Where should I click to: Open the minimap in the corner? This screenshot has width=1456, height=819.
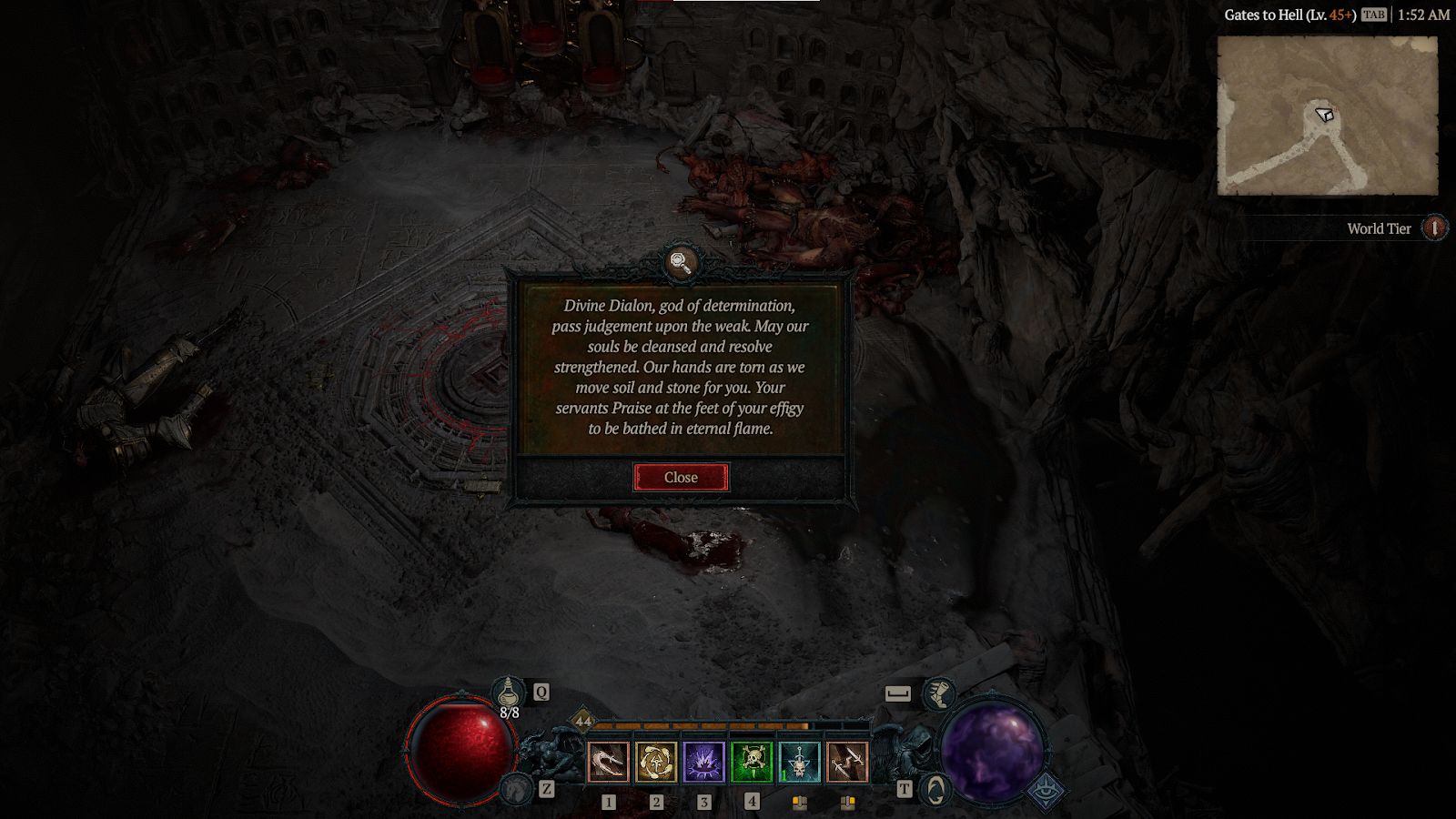(x=1327, y=116)
